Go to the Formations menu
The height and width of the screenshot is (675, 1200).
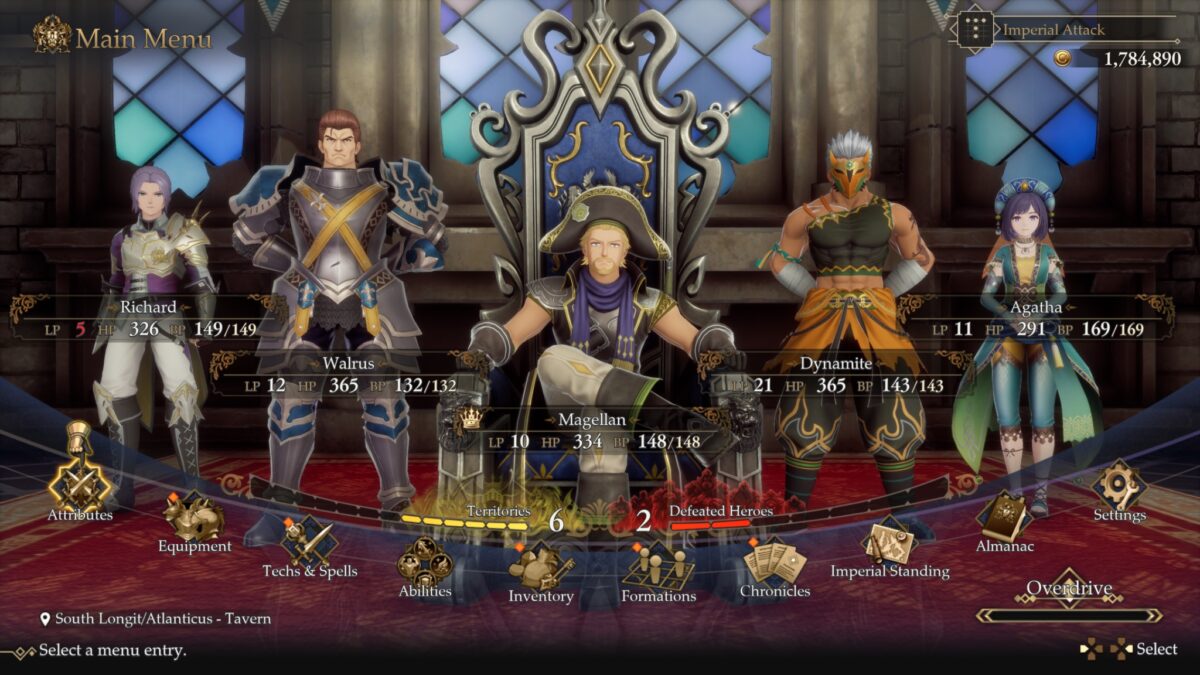658,568
